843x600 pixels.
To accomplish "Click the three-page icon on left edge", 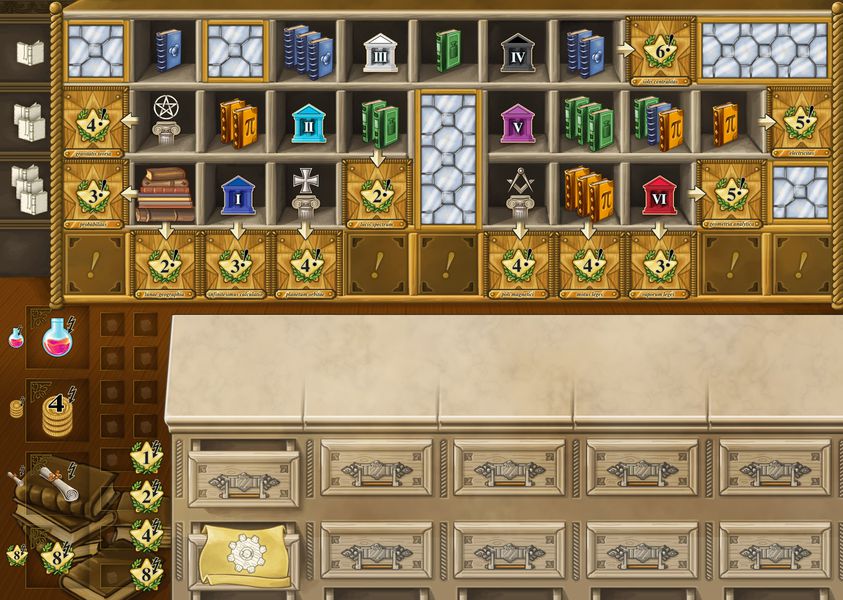I will click(28, 189).
